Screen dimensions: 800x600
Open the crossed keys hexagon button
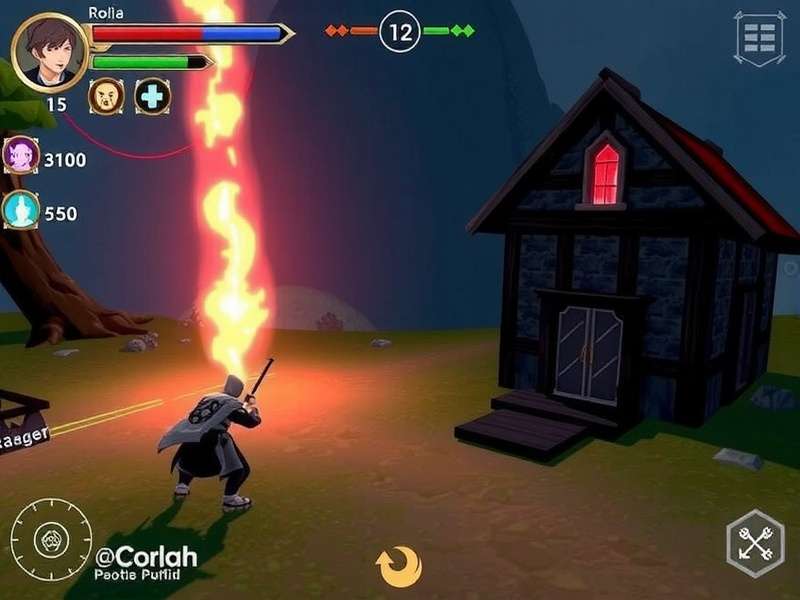pos(754,543)
